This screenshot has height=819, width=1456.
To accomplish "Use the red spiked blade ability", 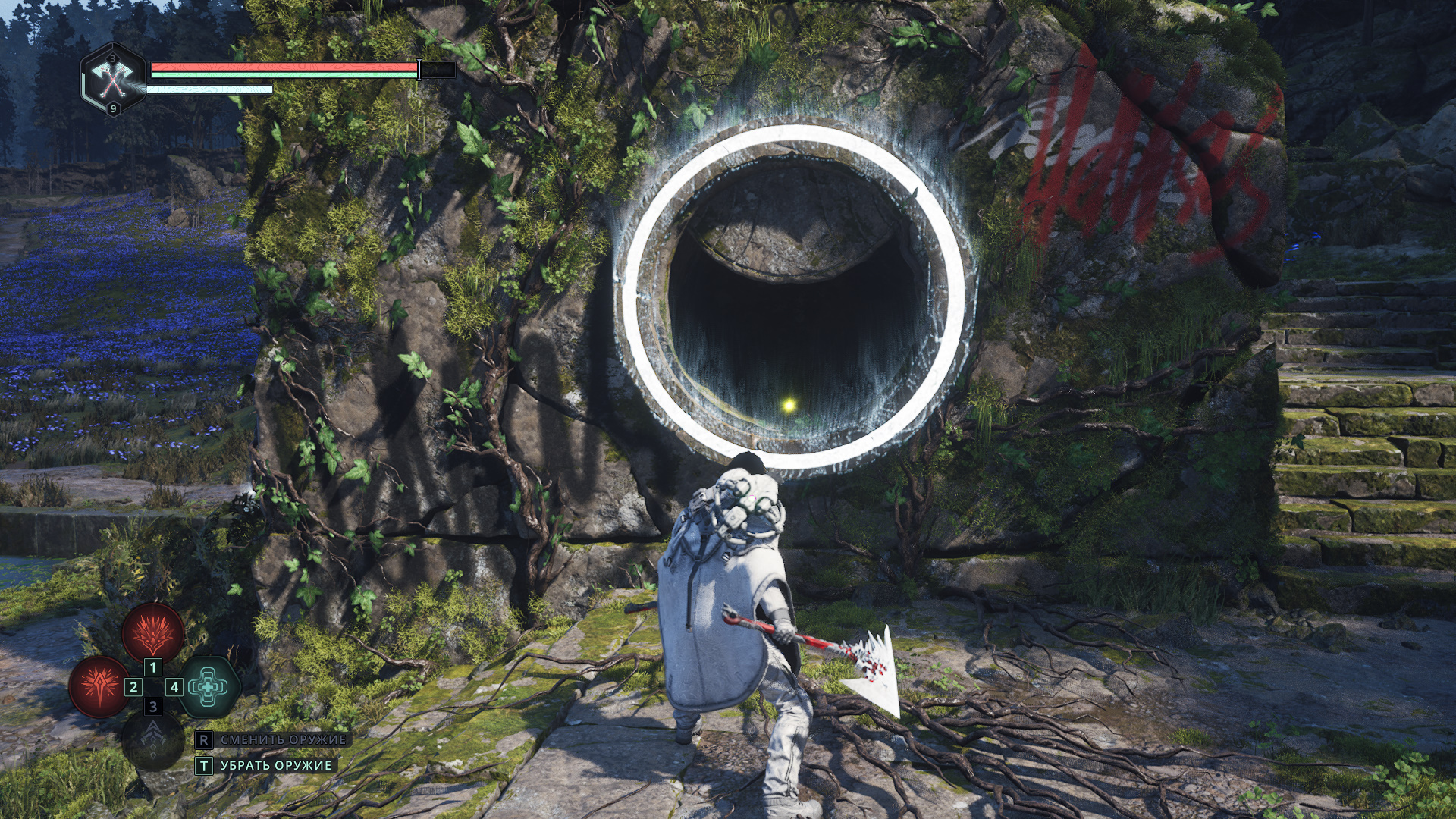I will [99, 686].
